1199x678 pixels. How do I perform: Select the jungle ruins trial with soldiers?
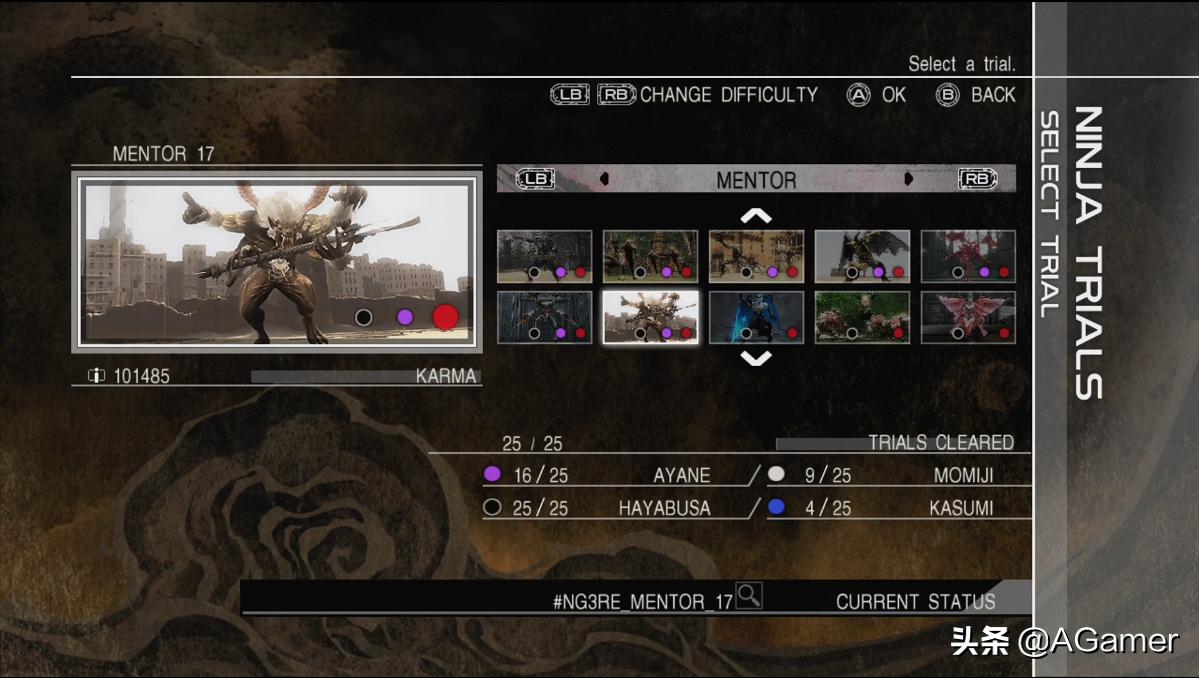point(650,256)
